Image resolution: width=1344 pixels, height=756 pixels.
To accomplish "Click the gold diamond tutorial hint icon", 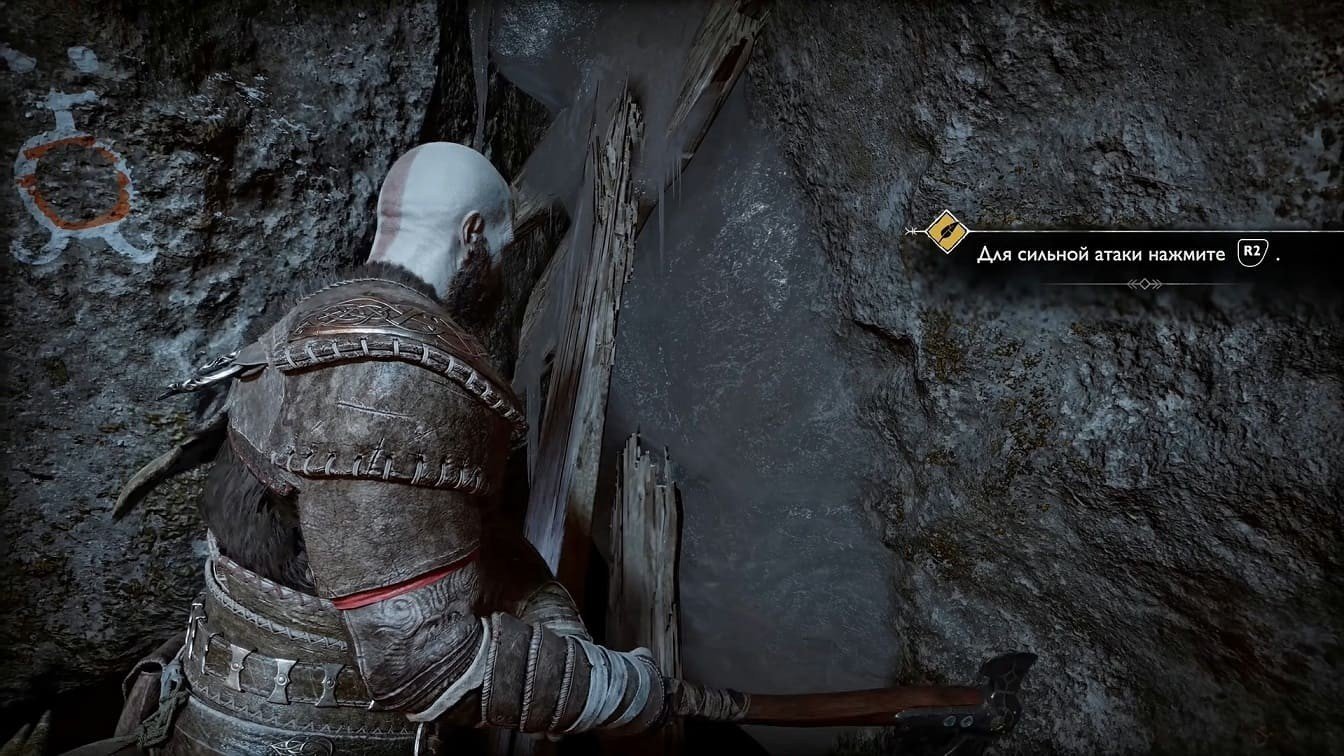I will point(944,232).
